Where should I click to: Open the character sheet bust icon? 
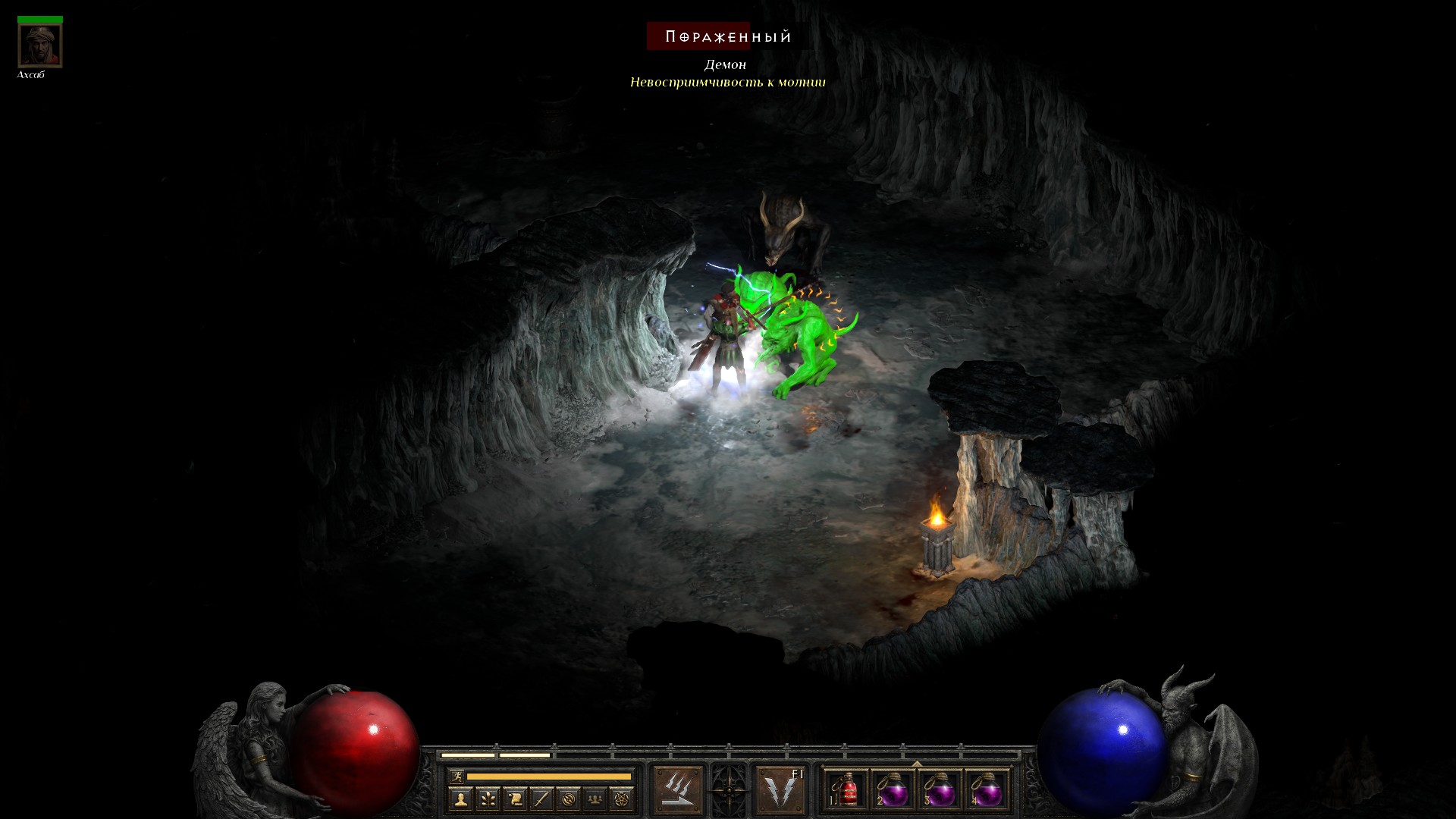click(460, 799)
